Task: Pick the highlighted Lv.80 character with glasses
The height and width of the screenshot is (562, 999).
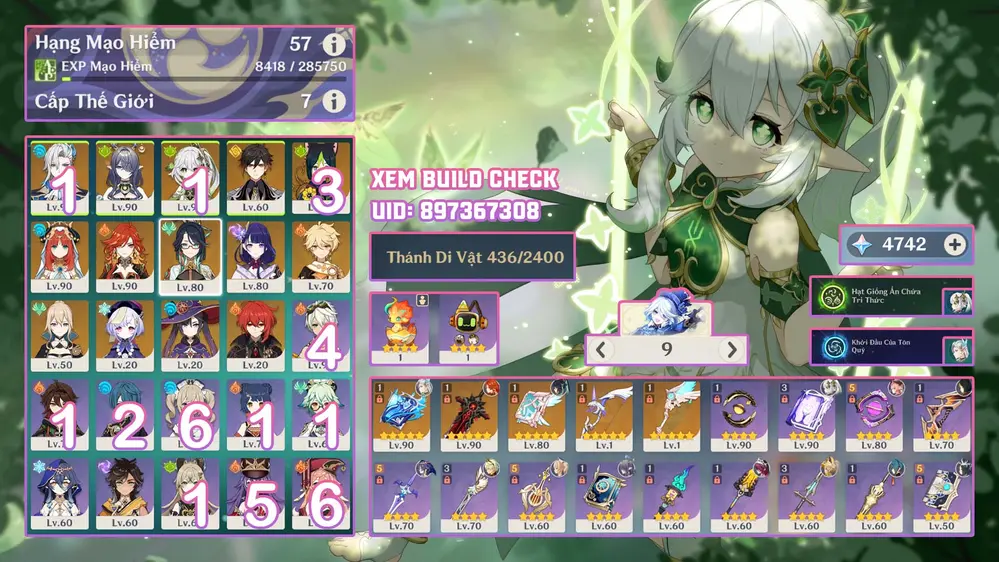Action: click(x=190, y=256)
